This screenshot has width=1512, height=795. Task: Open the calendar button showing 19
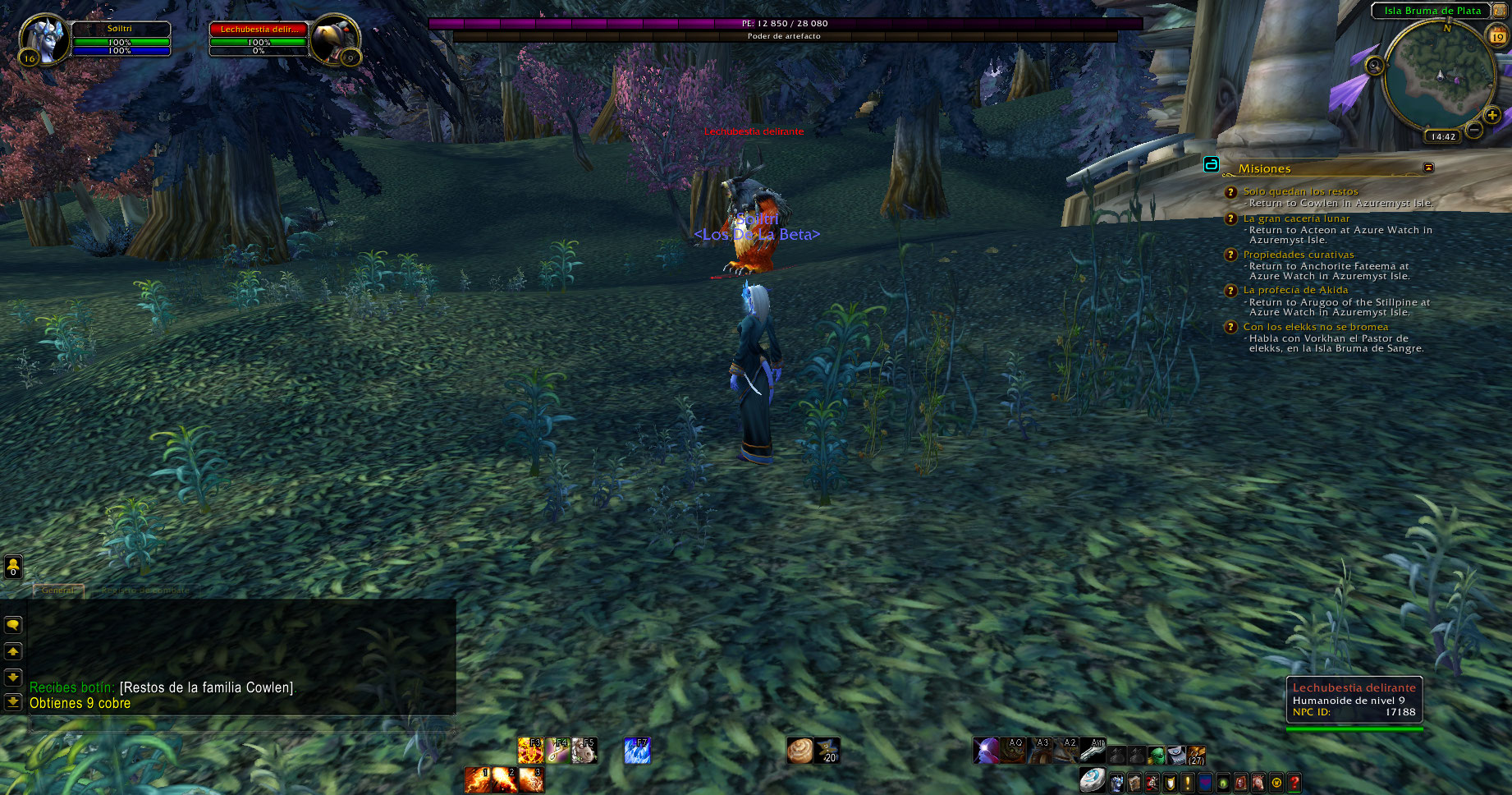pyautogui.click(x=1497, y=36)
